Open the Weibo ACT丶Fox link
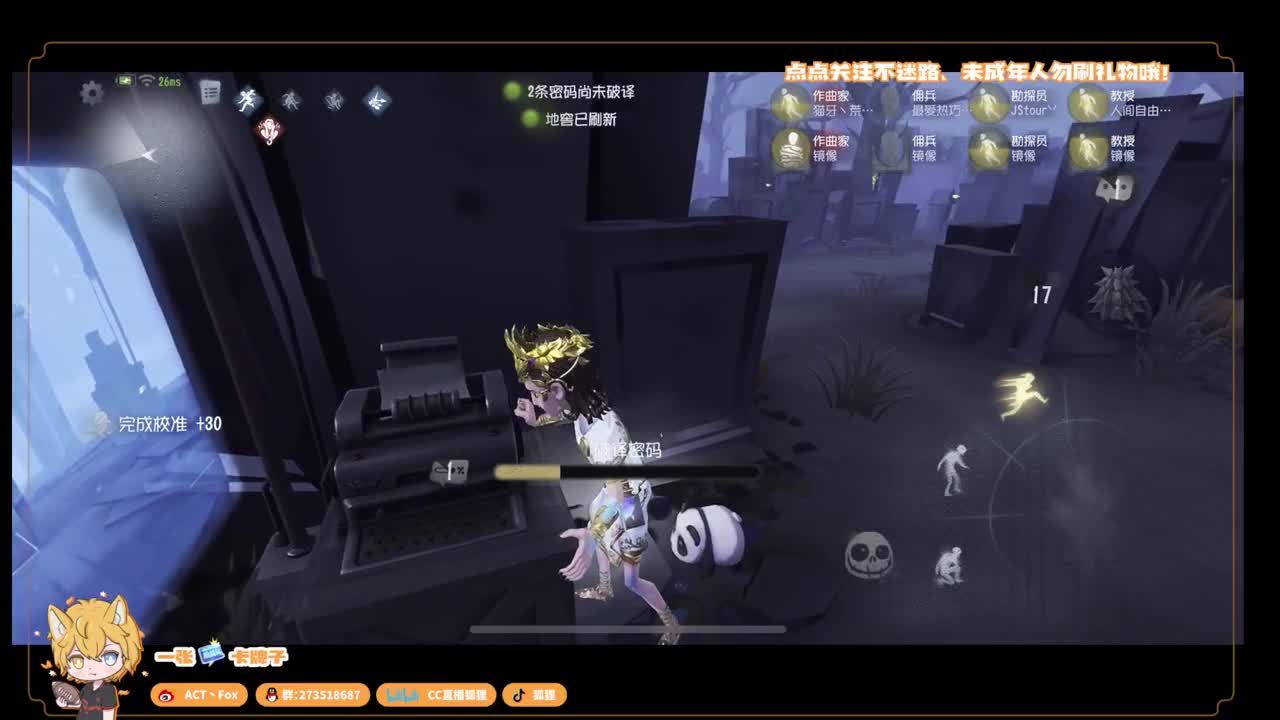 [x=201, y=695]
